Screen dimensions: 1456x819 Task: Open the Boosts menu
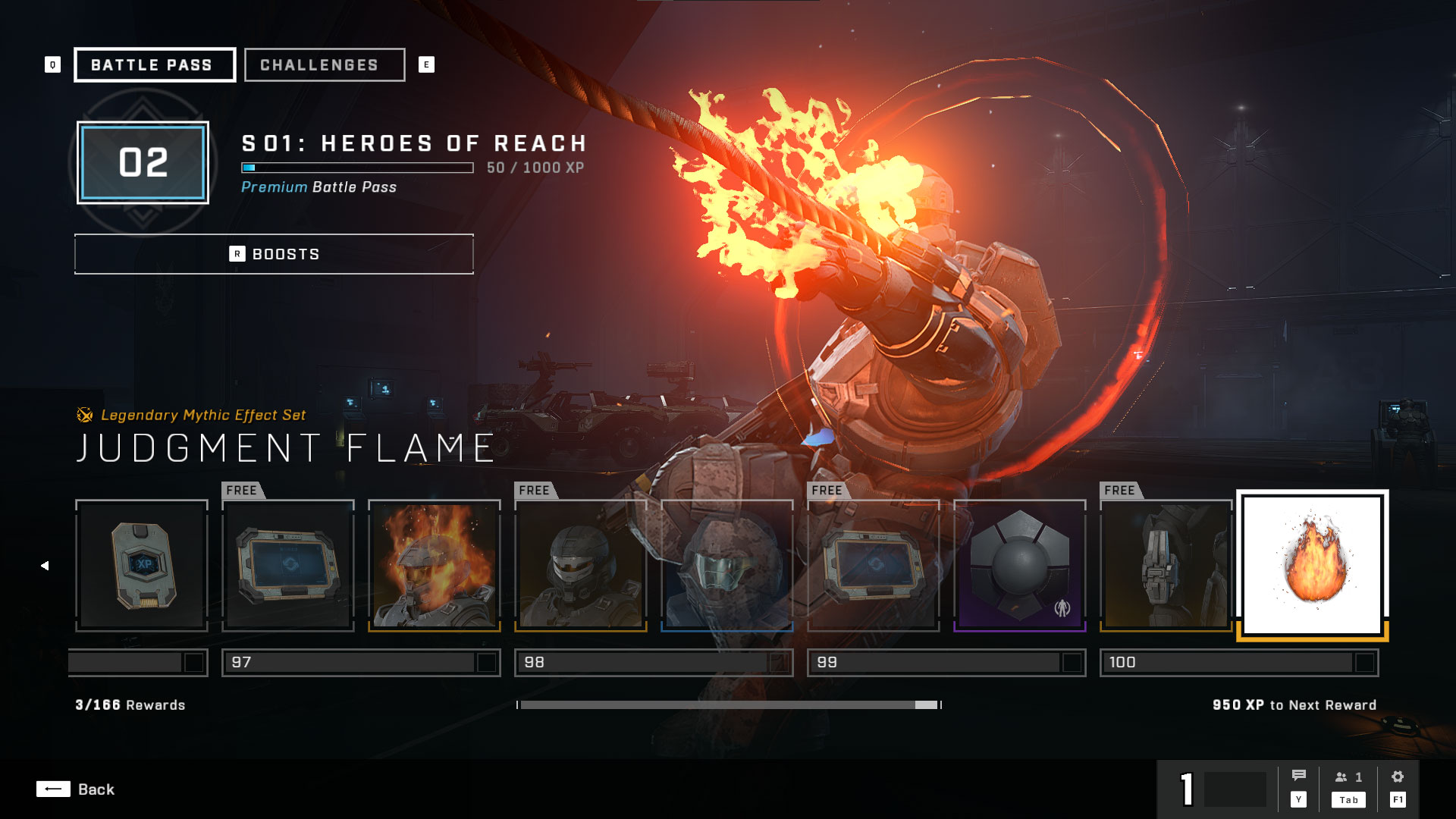click(x=274, y=254)
